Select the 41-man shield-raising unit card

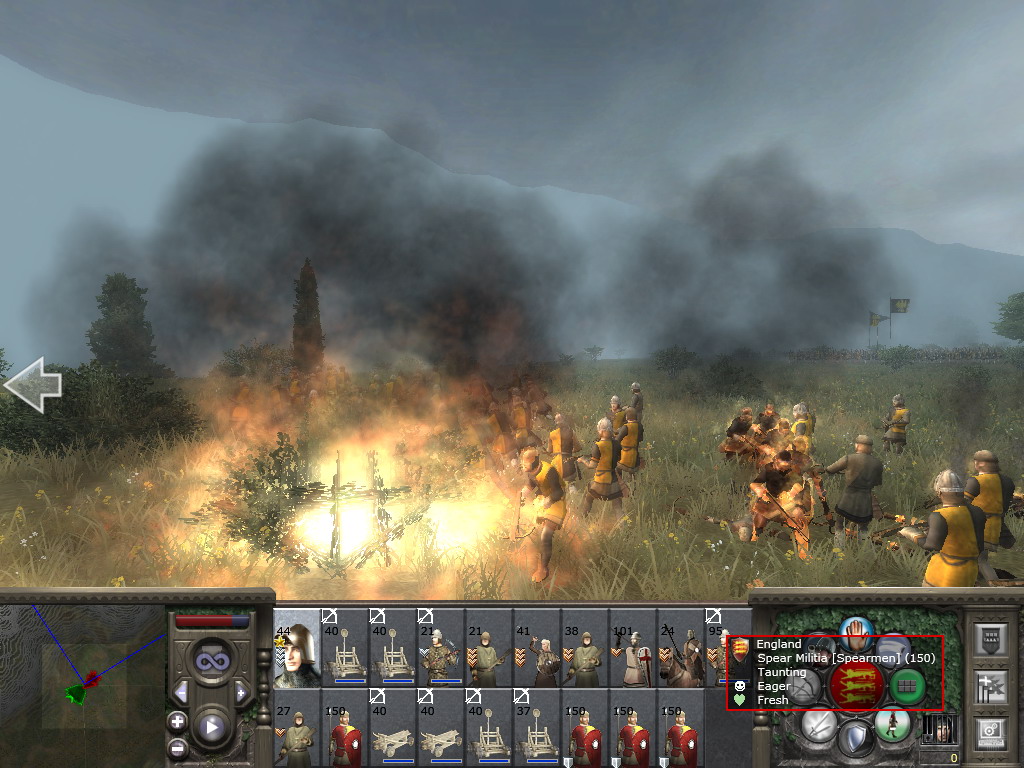coord(537,648)
